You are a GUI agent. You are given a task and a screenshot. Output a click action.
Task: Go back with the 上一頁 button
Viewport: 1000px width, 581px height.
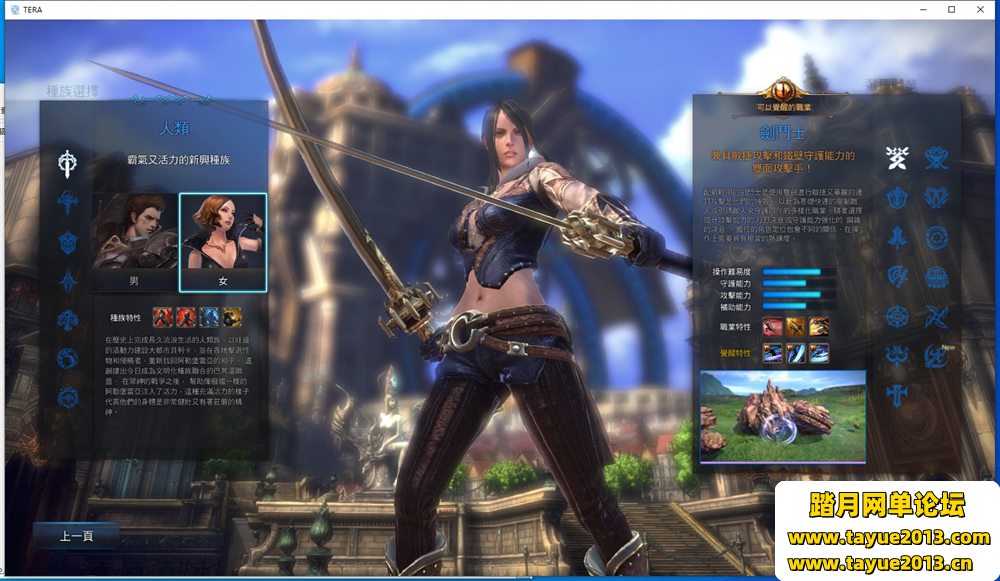point(77,536)
